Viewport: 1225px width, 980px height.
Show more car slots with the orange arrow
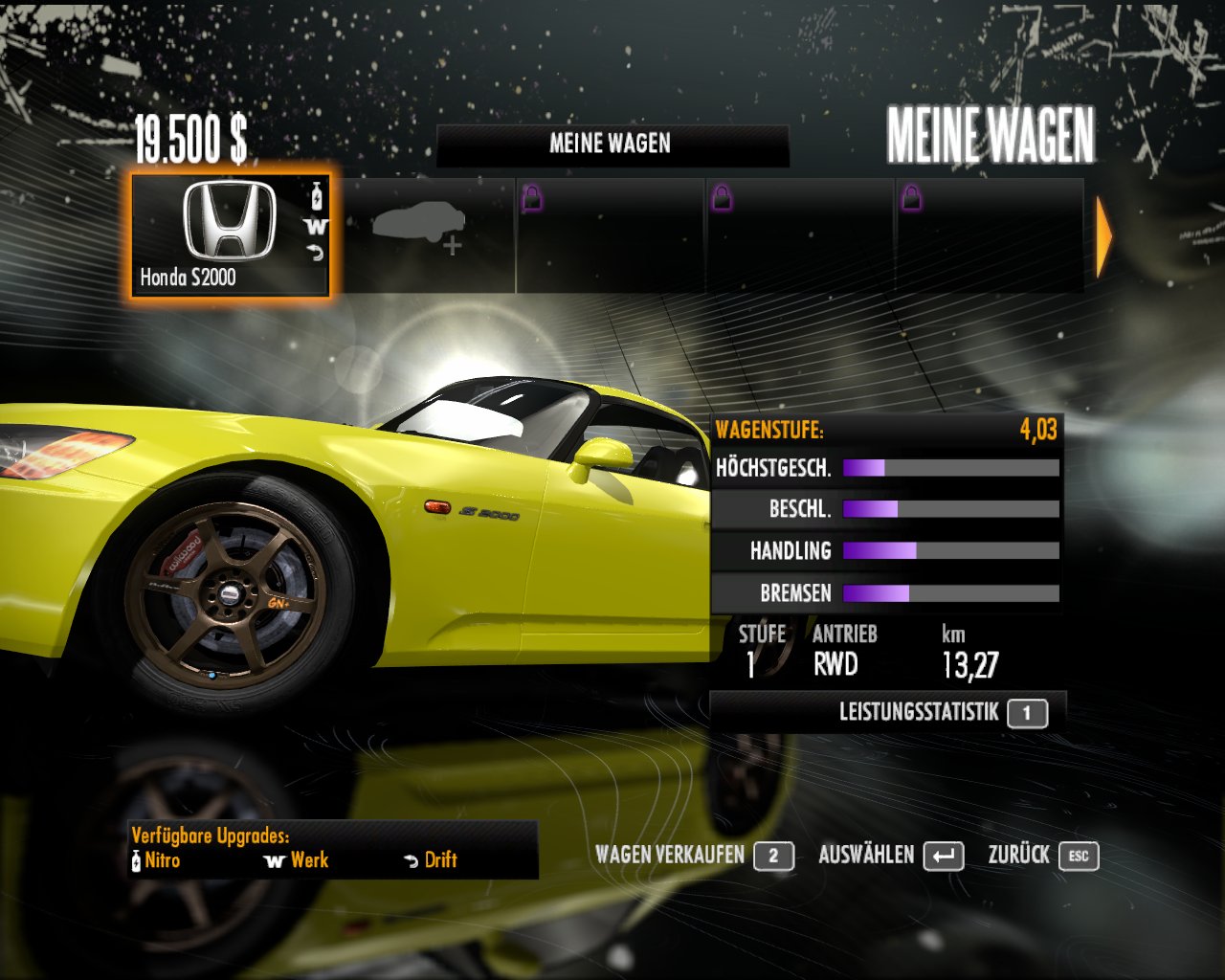1103,236
